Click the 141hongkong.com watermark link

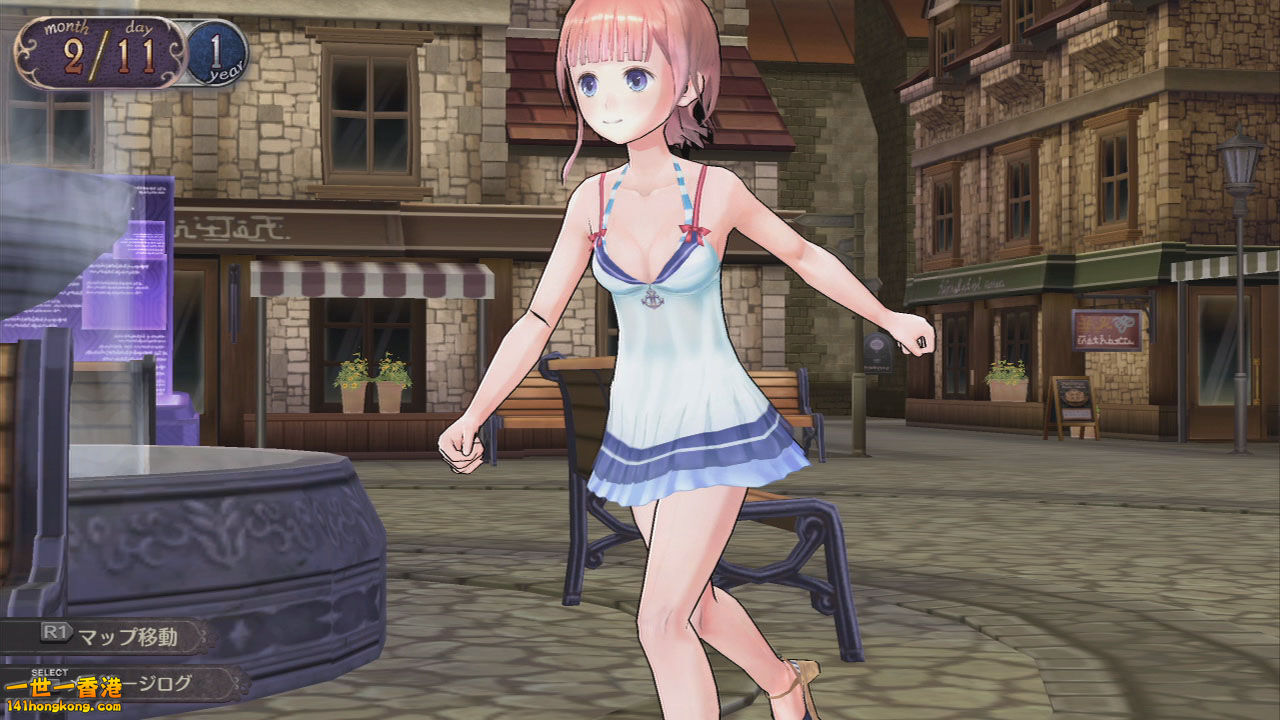62,707
